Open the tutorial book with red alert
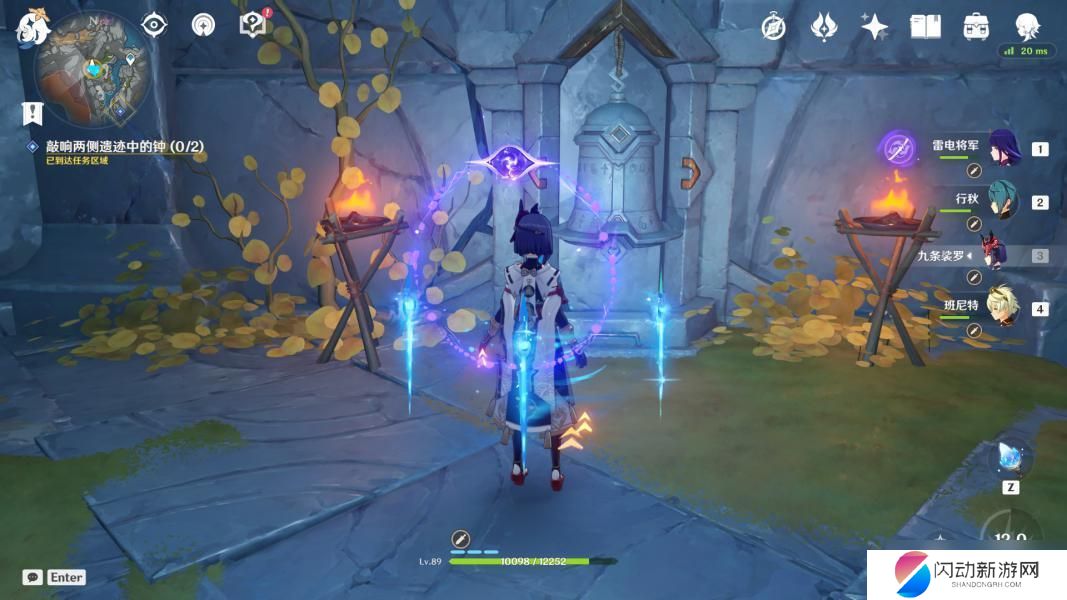The height and width of the screenshot is (600, 1067). coord(253,24)
